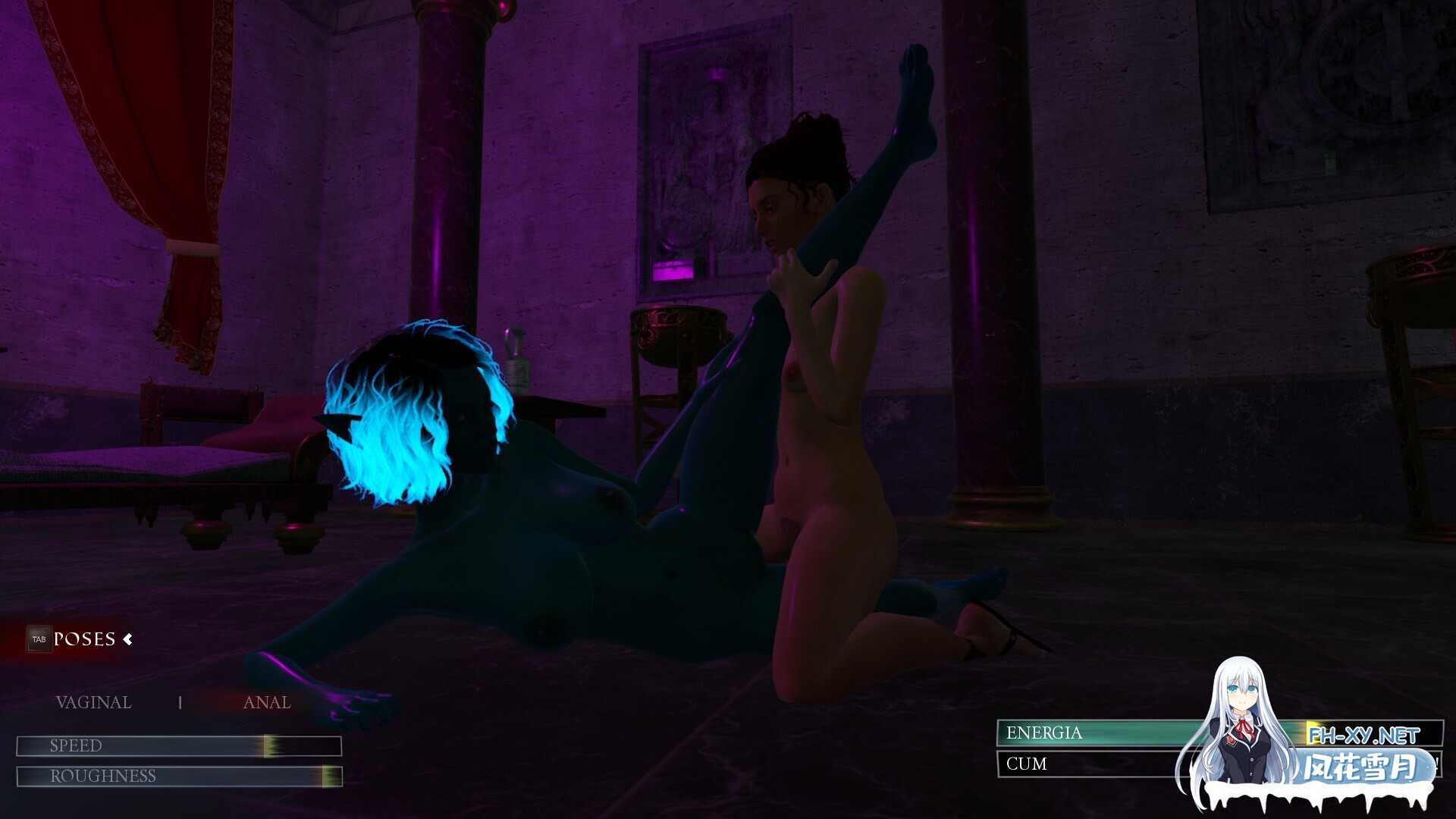Set the Roughness slider
This screenshot has height=819, width=1456.
[x=330, y=777]
